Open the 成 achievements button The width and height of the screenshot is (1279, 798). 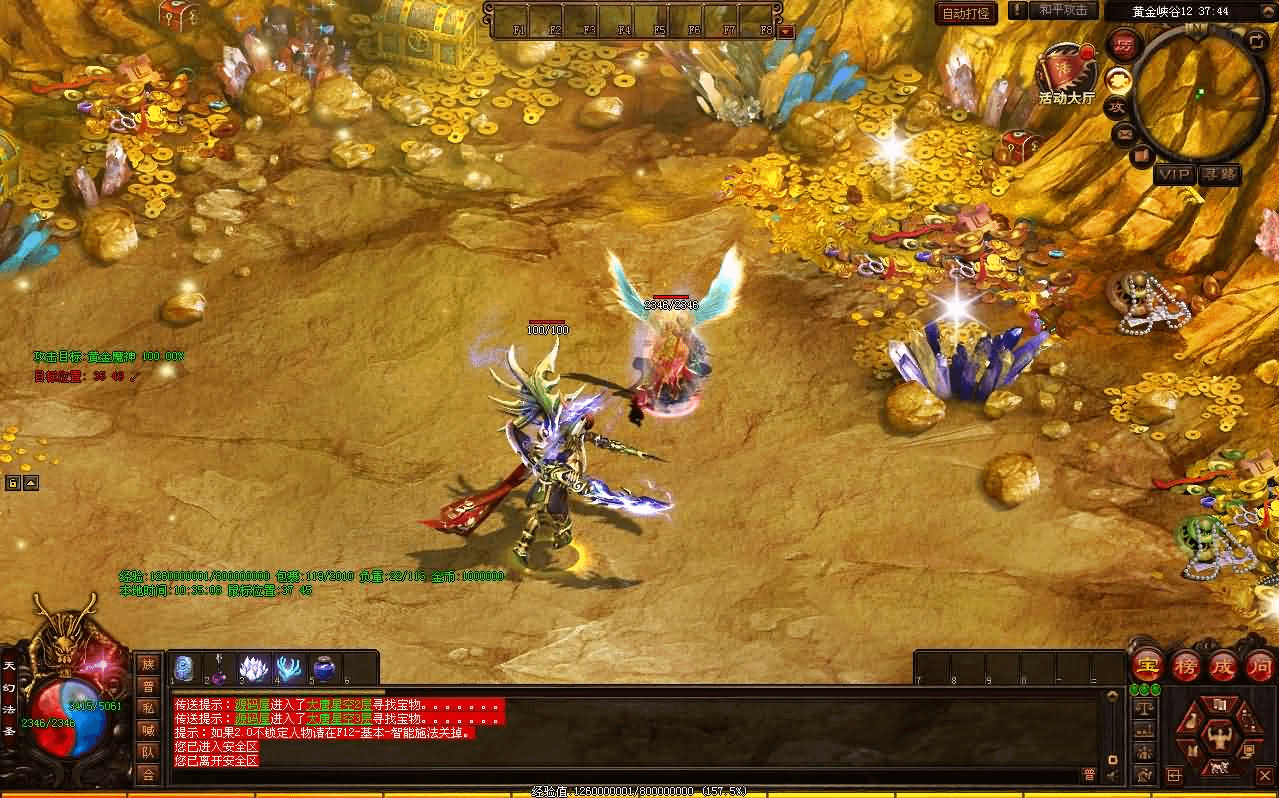[x=1224, y=667]
